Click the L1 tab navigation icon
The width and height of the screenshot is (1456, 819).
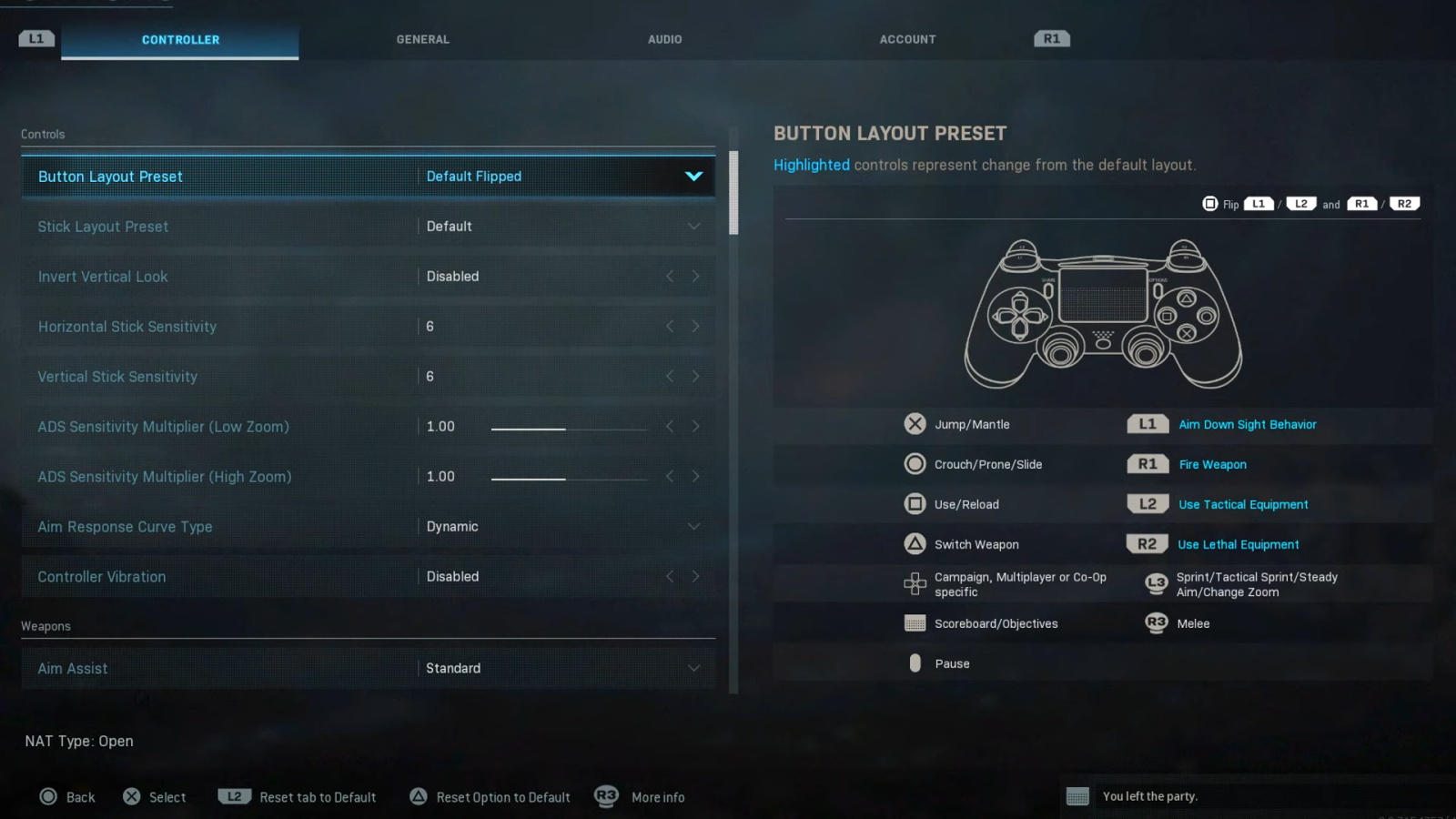click(35, 38)
